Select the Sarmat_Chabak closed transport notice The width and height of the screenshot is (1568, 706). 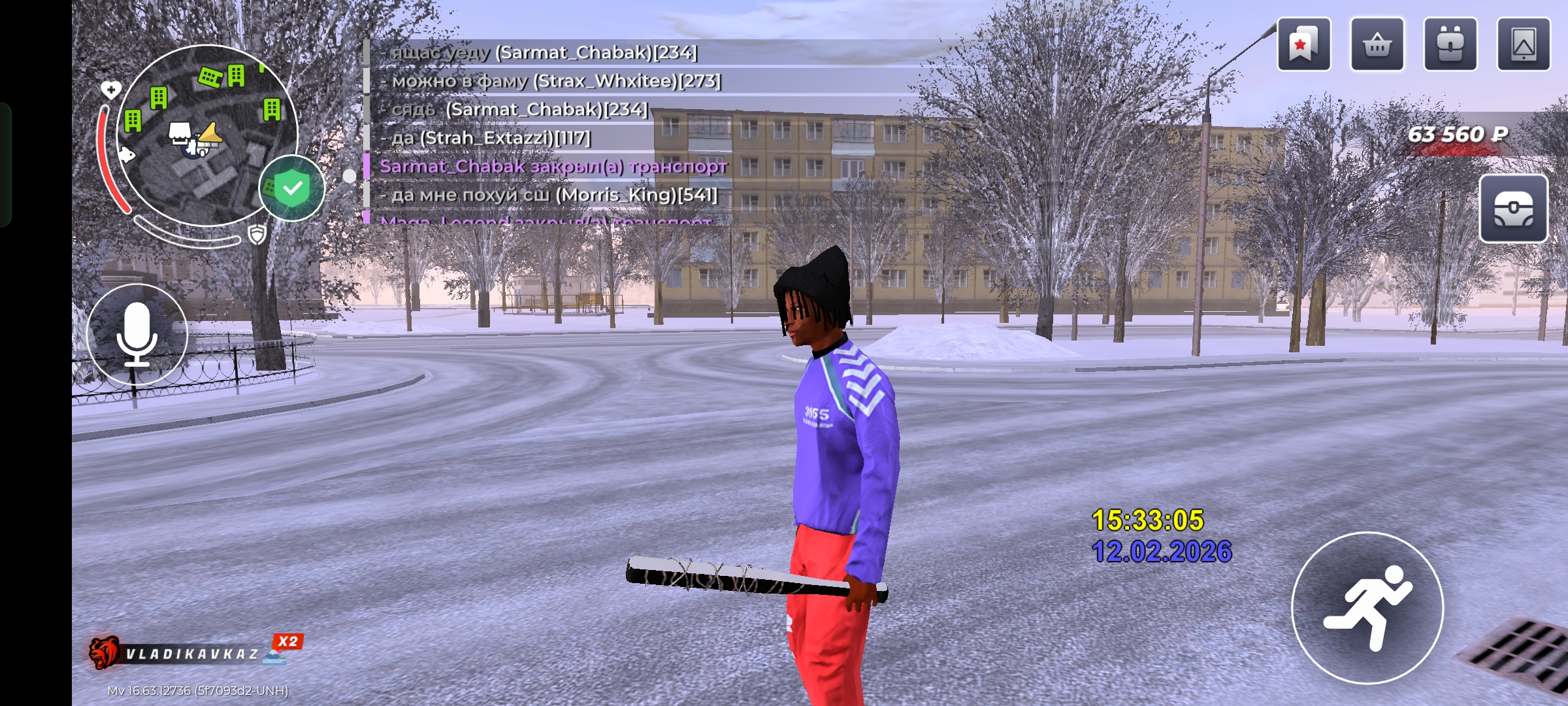pos(553,167)
